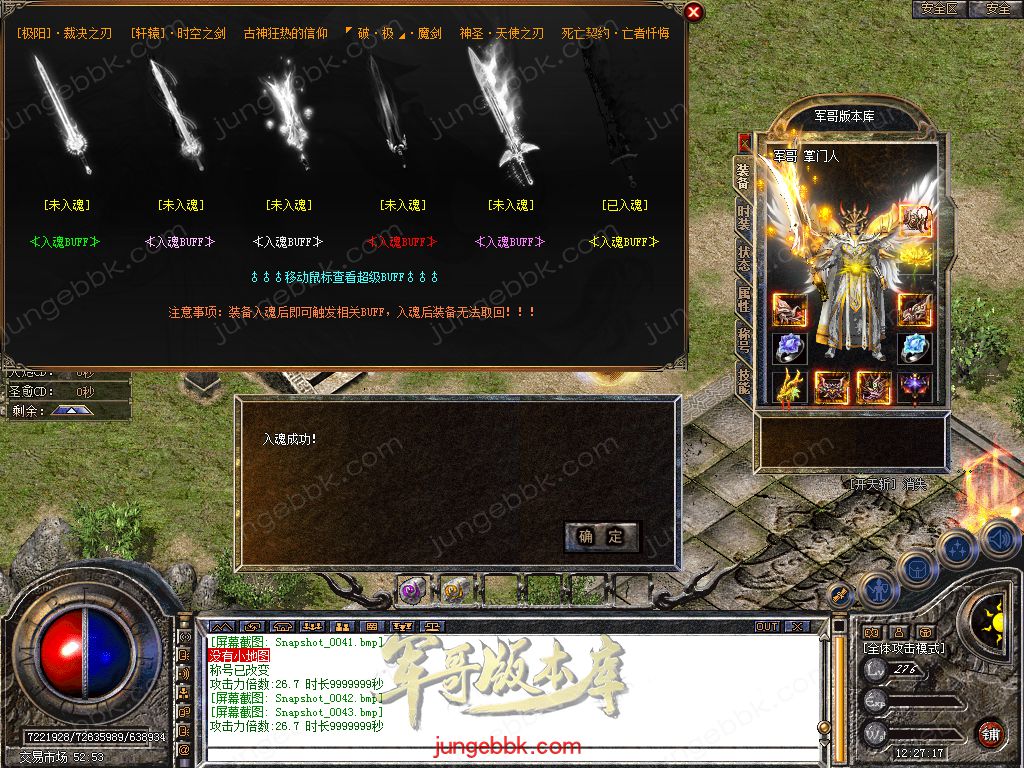The width and height of the screenshot is (1024, 768).
Task: Click the yellow 入魂BUFF link
Action: click(x=624, y=241)
